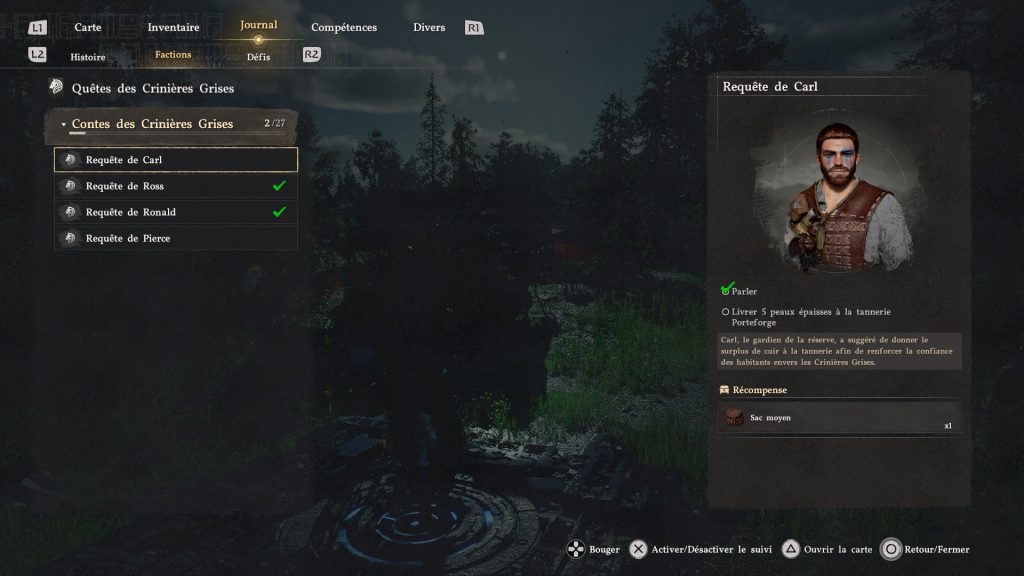Select the Journal tab
This screenshot has width=1024, height=576.
click(x=259, y=25)
